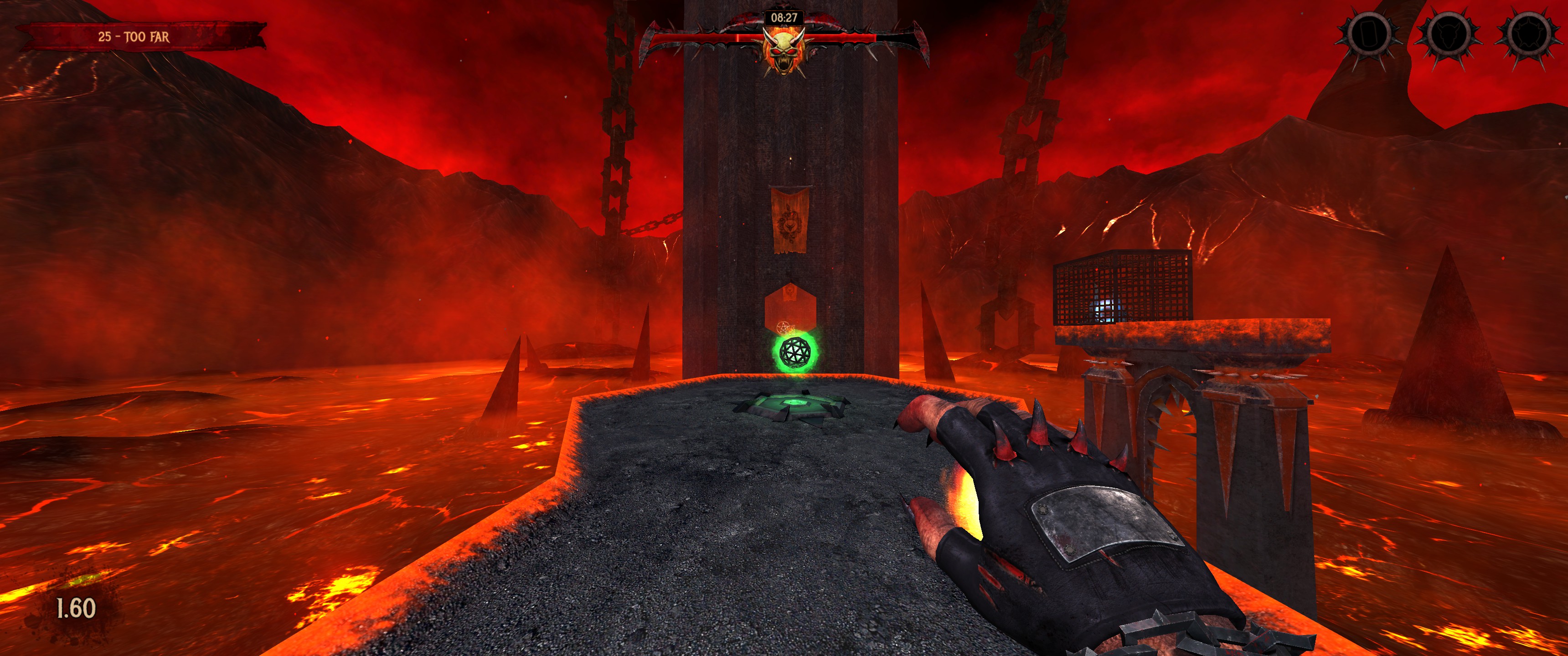
Task: Select the horned skull slot icon
Action: 1449,34
